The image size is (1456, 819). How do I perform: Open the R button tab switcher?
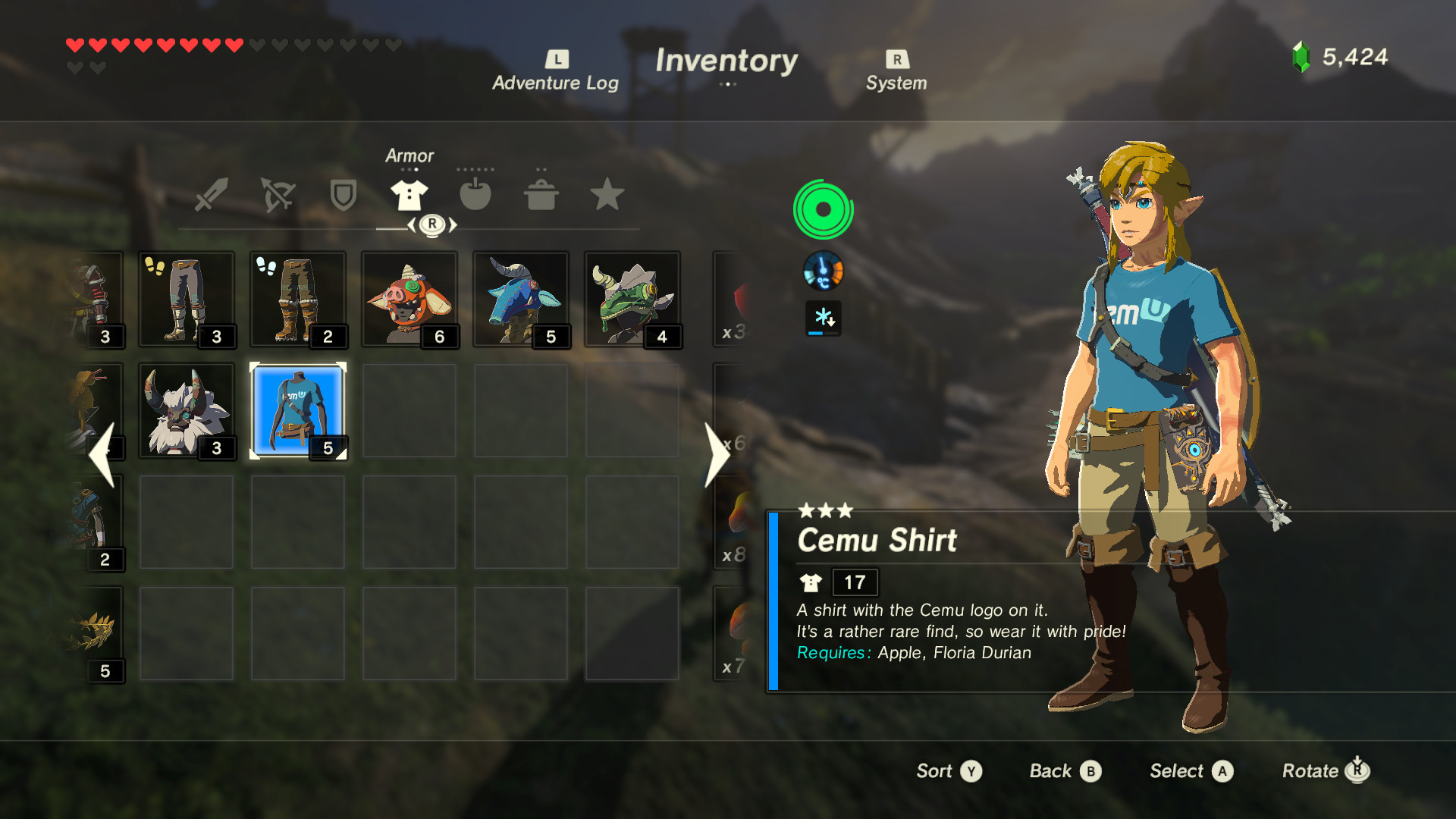[x=432, y=224]
